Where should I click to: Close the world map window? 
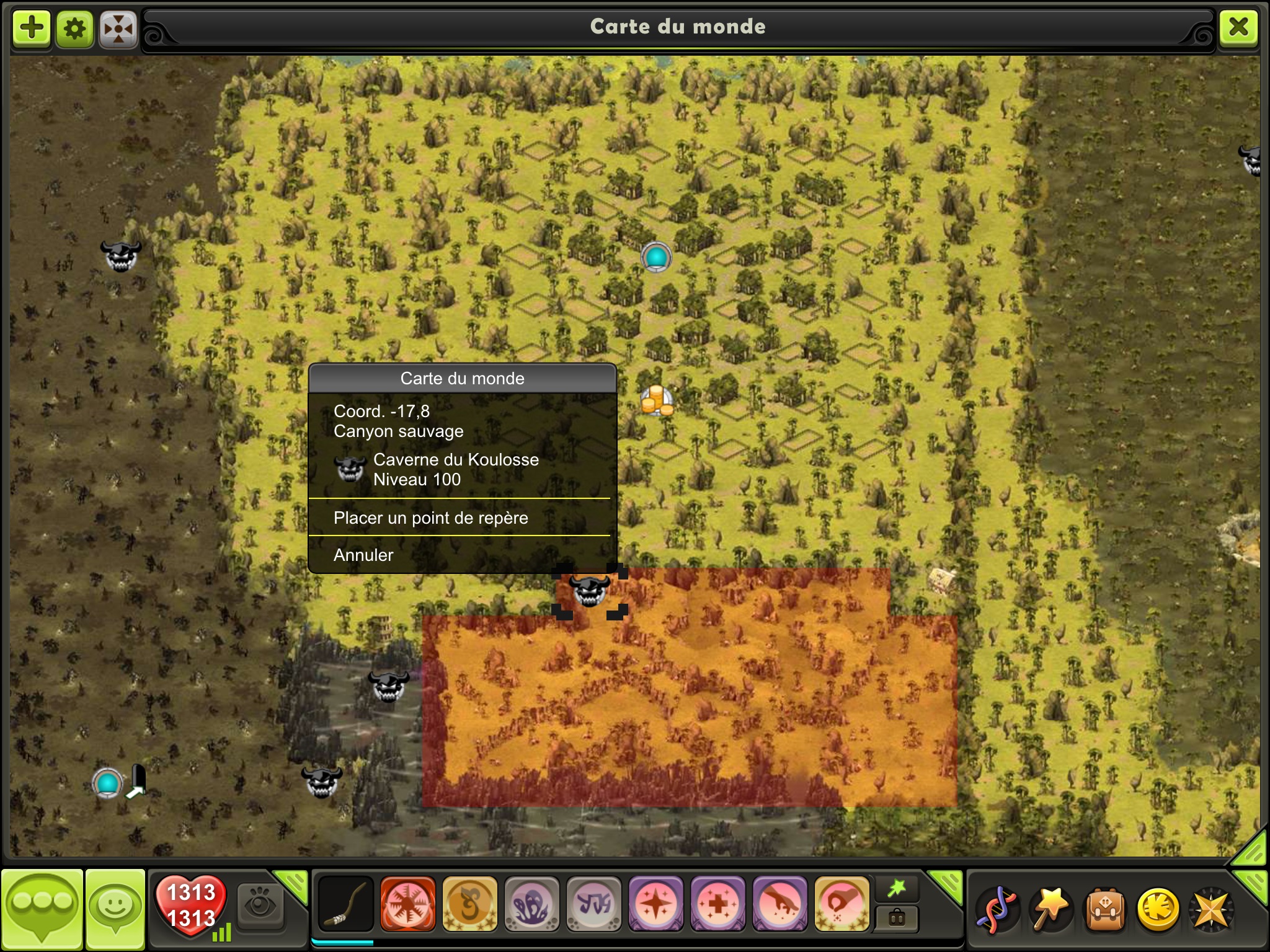[1238, 27]
